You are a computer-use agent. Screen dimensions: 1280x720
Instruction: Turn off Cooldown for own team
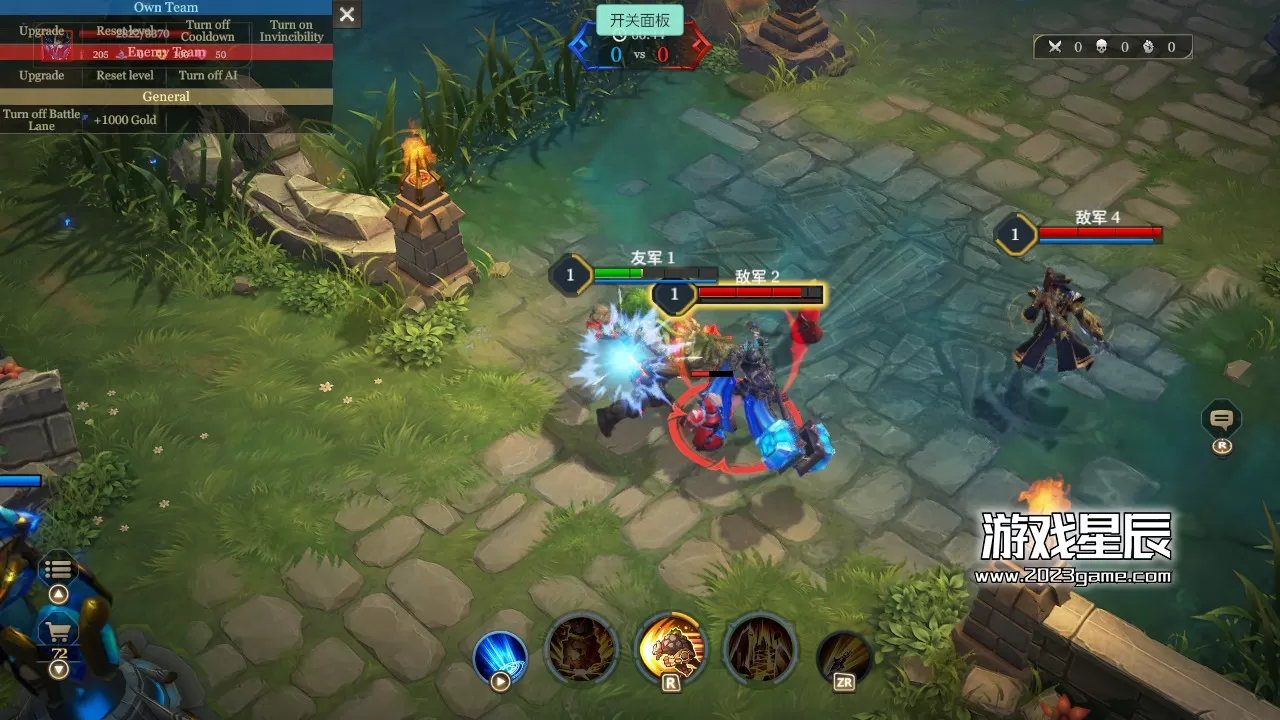tap(208, 31)
